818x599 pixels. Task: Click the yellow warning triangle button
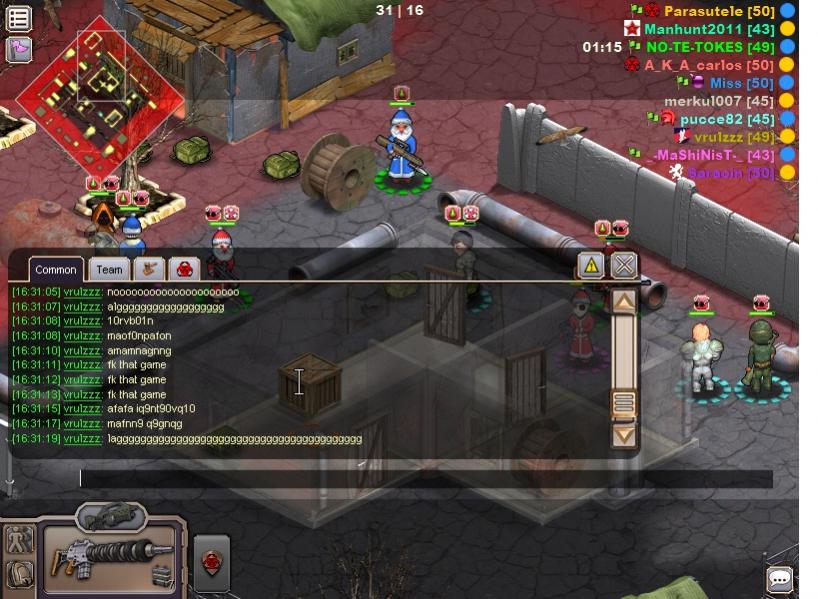click(x=591, y=266)
